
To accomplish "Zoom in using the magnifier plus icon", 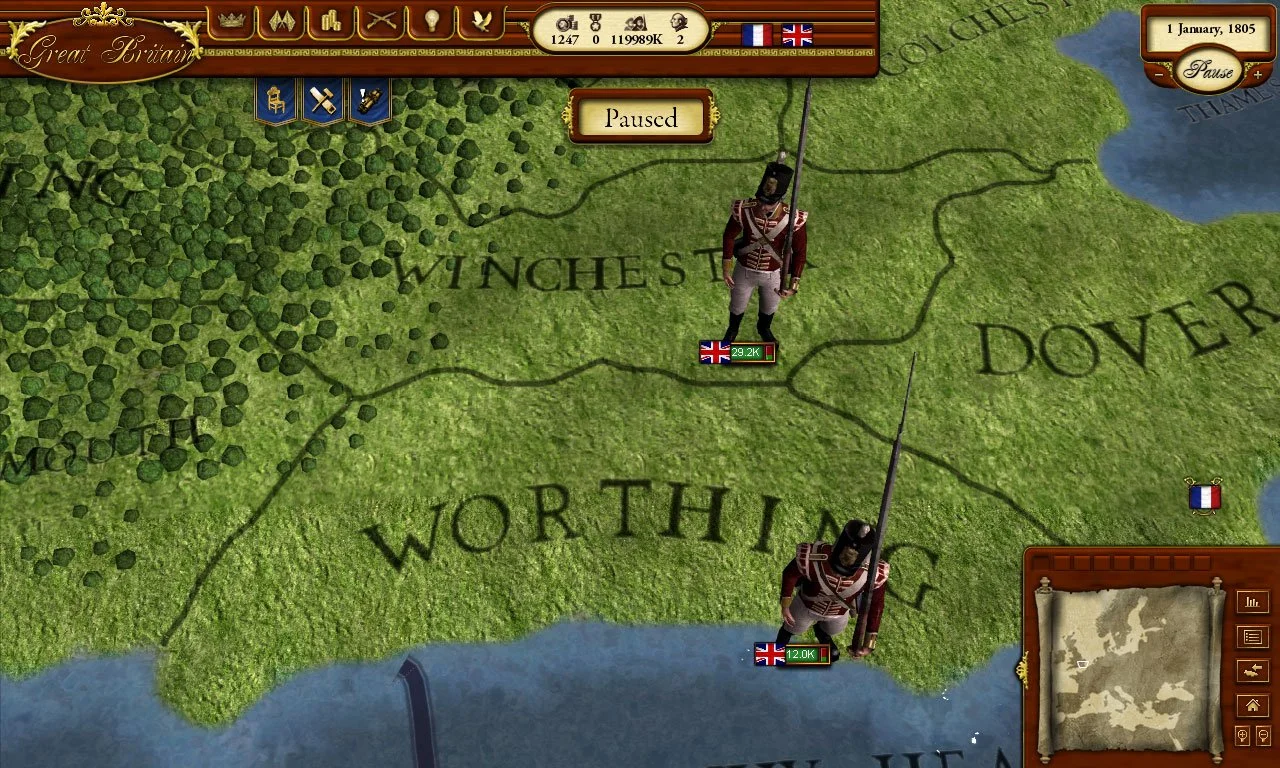I will pos(1241,736).
